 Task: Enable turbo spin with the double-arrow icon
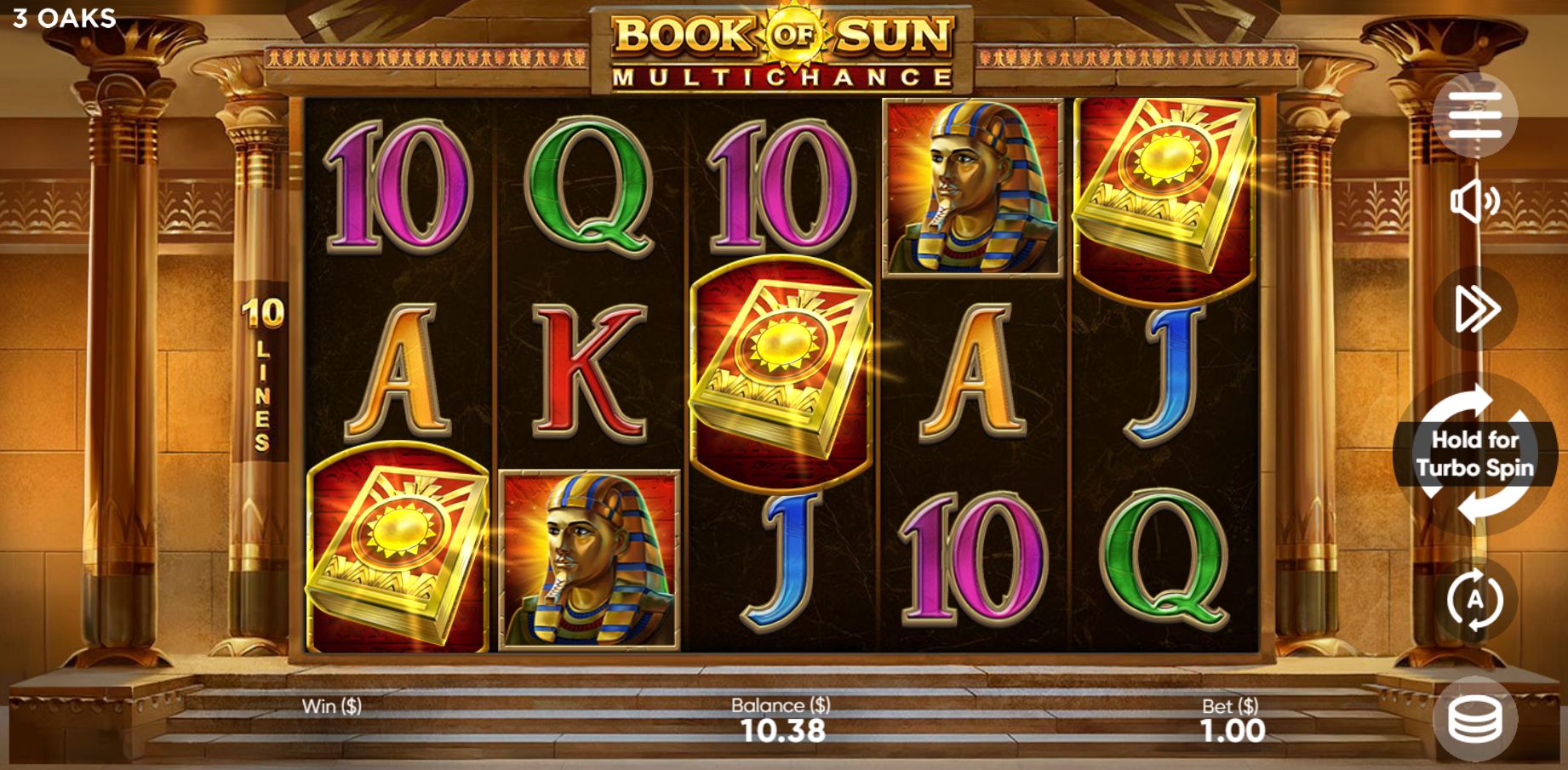pos(1479,309)
